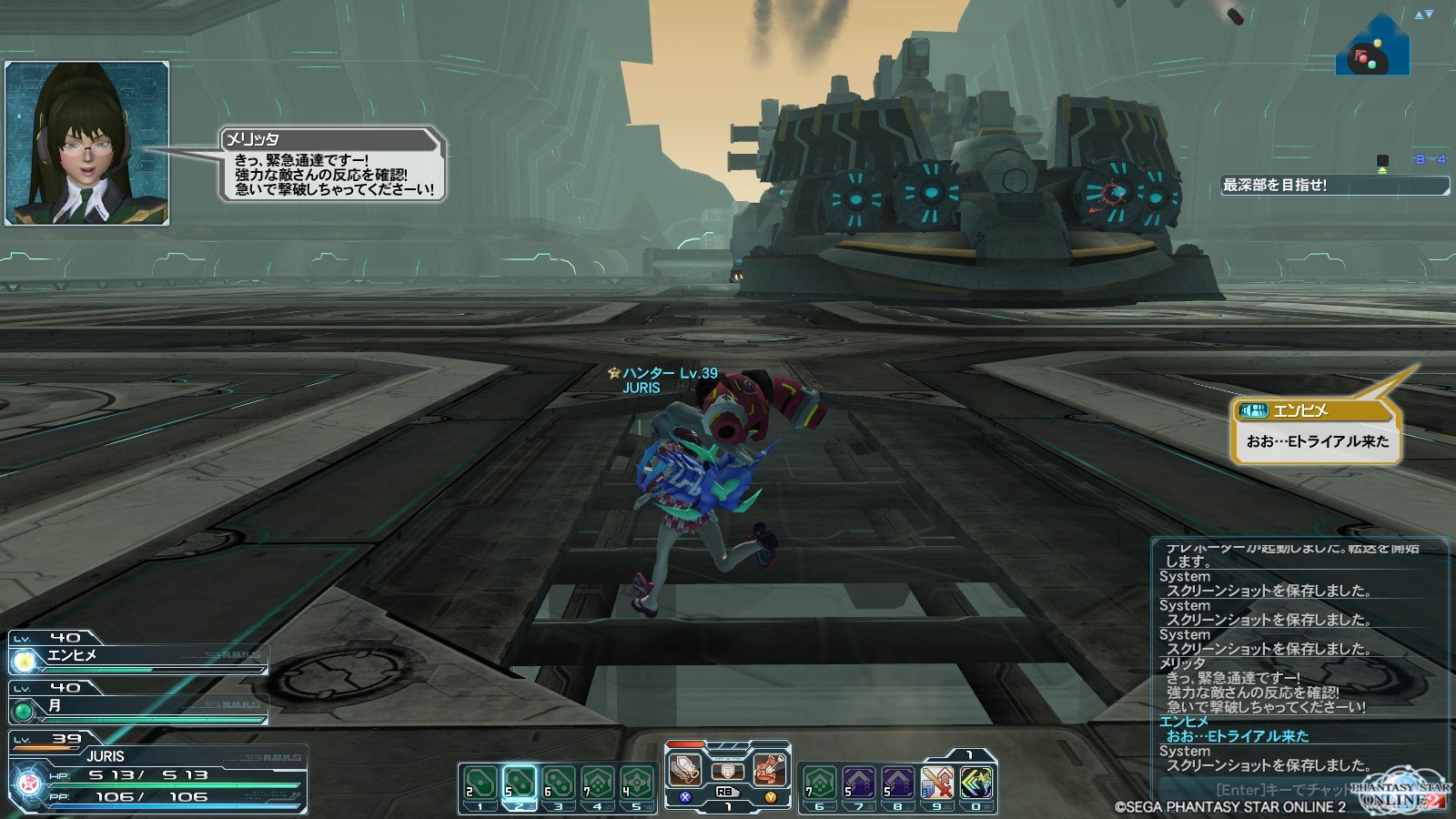Select the red photon art palette icon

pos(770,769)
